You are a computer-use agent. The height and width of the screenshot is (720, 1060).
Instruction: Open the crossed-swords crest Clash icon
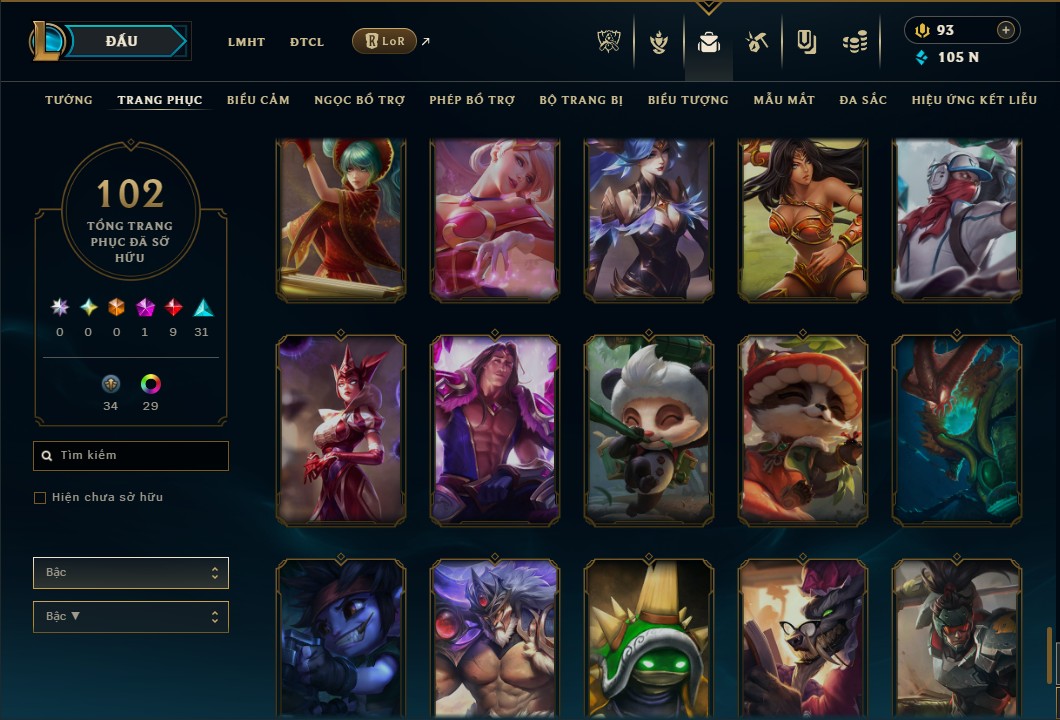tap(609, 42)
